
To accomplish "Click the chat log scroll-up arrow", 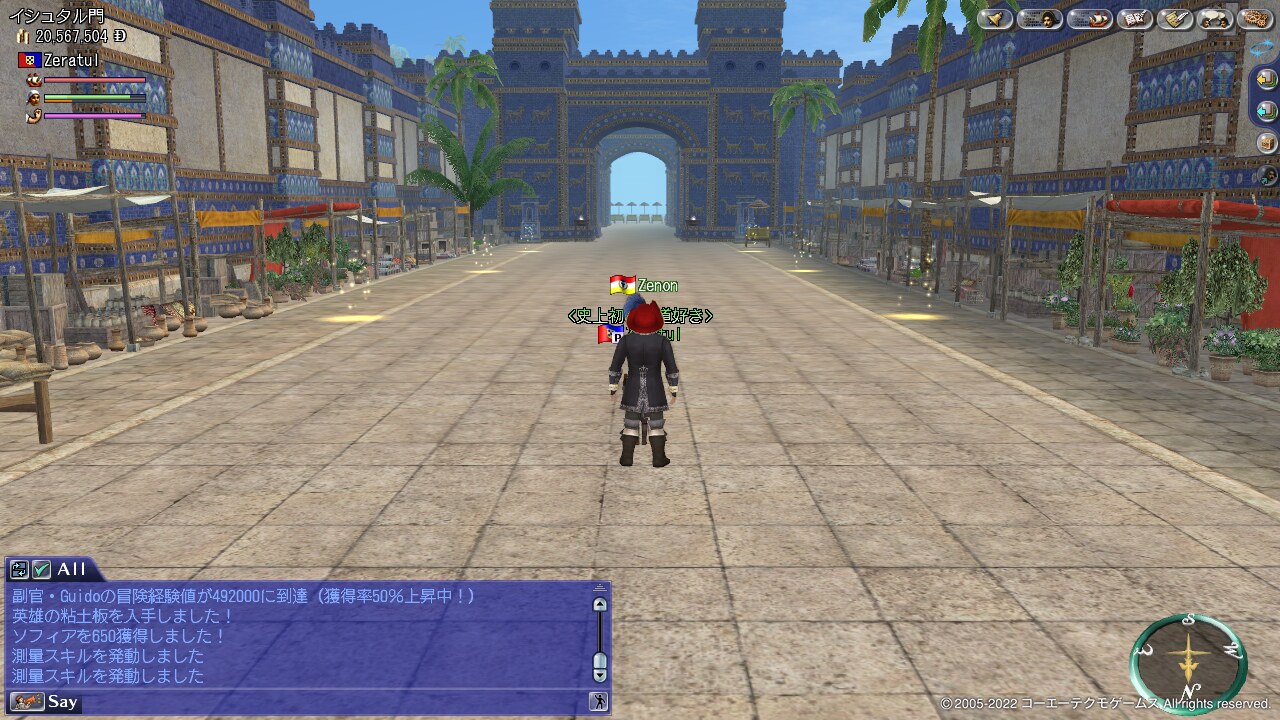I will point(600,604).
